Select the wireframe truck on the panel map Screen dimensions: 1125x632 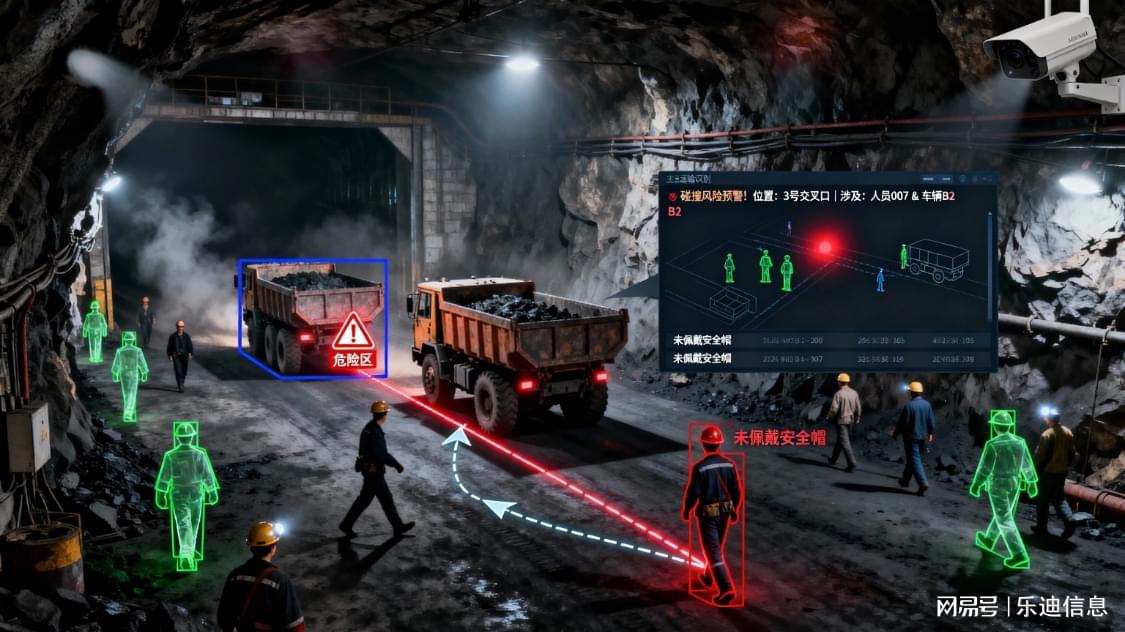click(936, 260)
